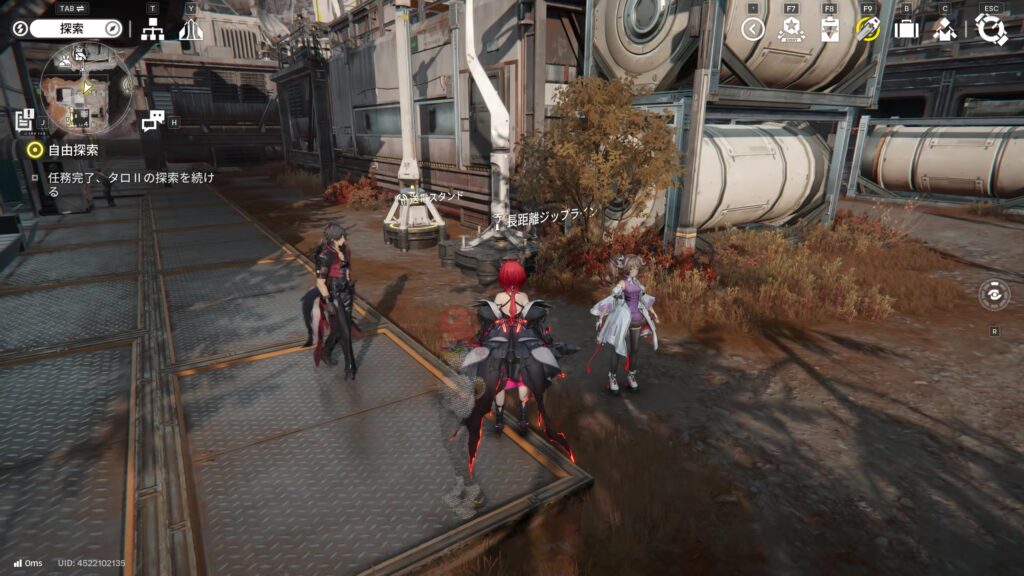Image resolution: width=1024 pixels, height=576 pixels.
Task: Open the operator character menu icon
Action: tap(944, 30)
